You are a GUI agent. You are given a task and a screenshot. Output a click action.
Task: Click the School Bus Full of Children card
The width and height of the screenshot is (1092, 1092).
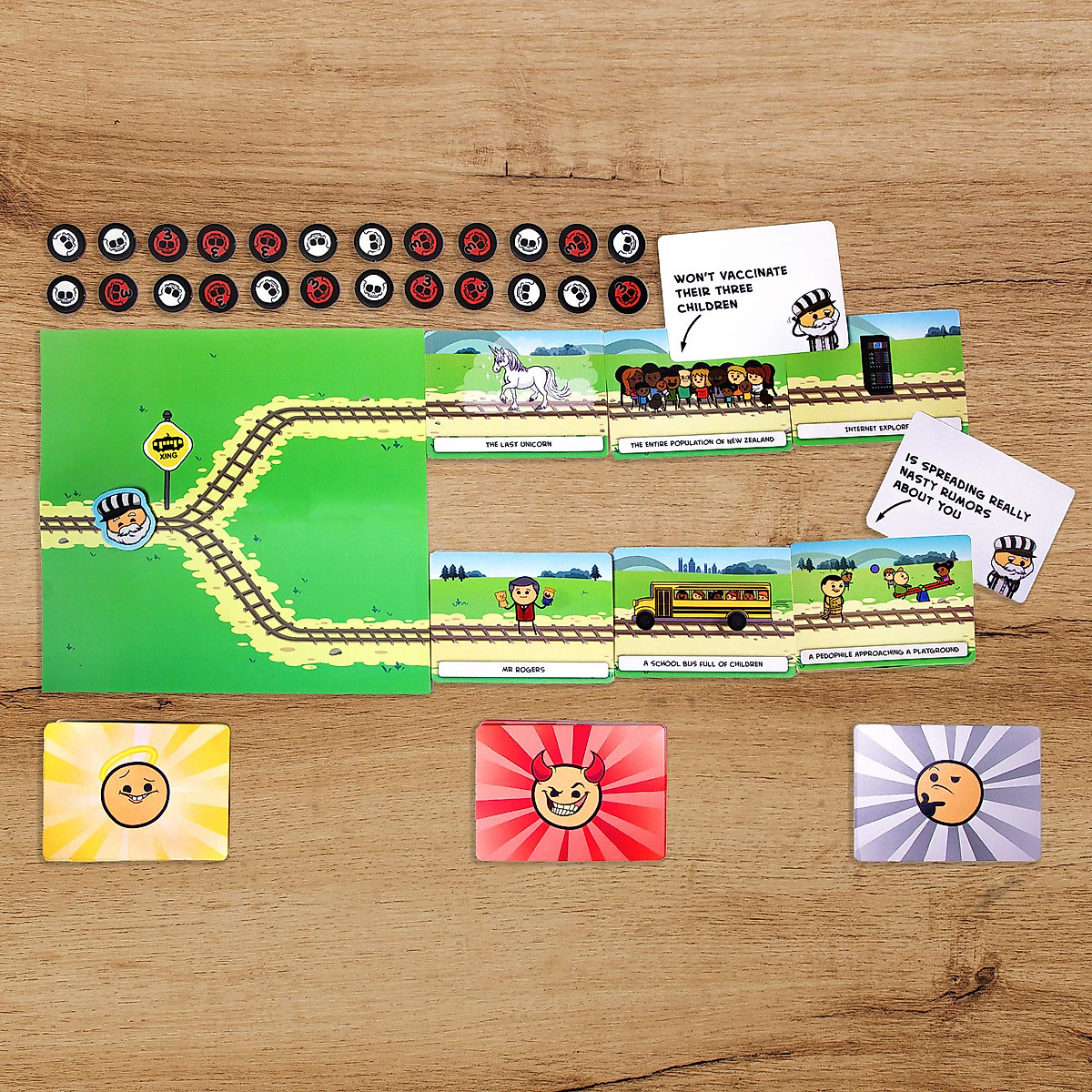702,612
